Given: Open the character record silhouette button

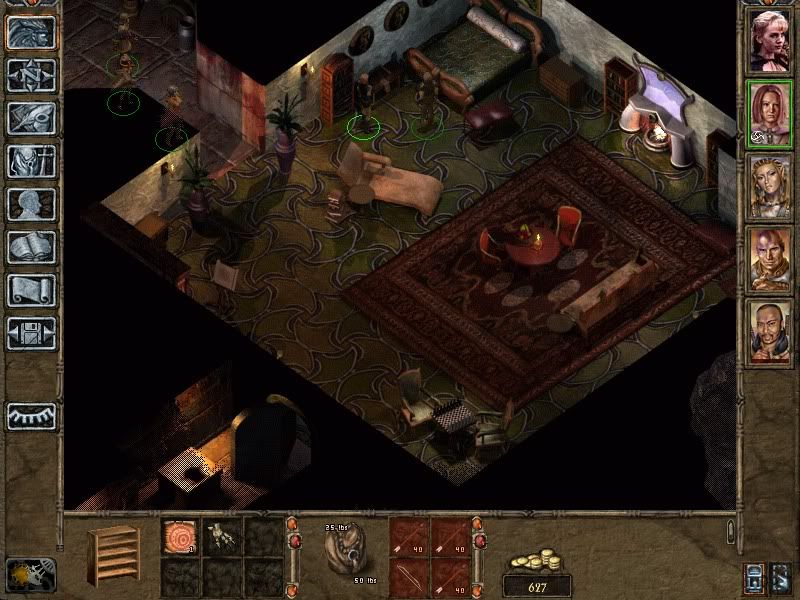Looking at the screenshot, I should 31,204.
